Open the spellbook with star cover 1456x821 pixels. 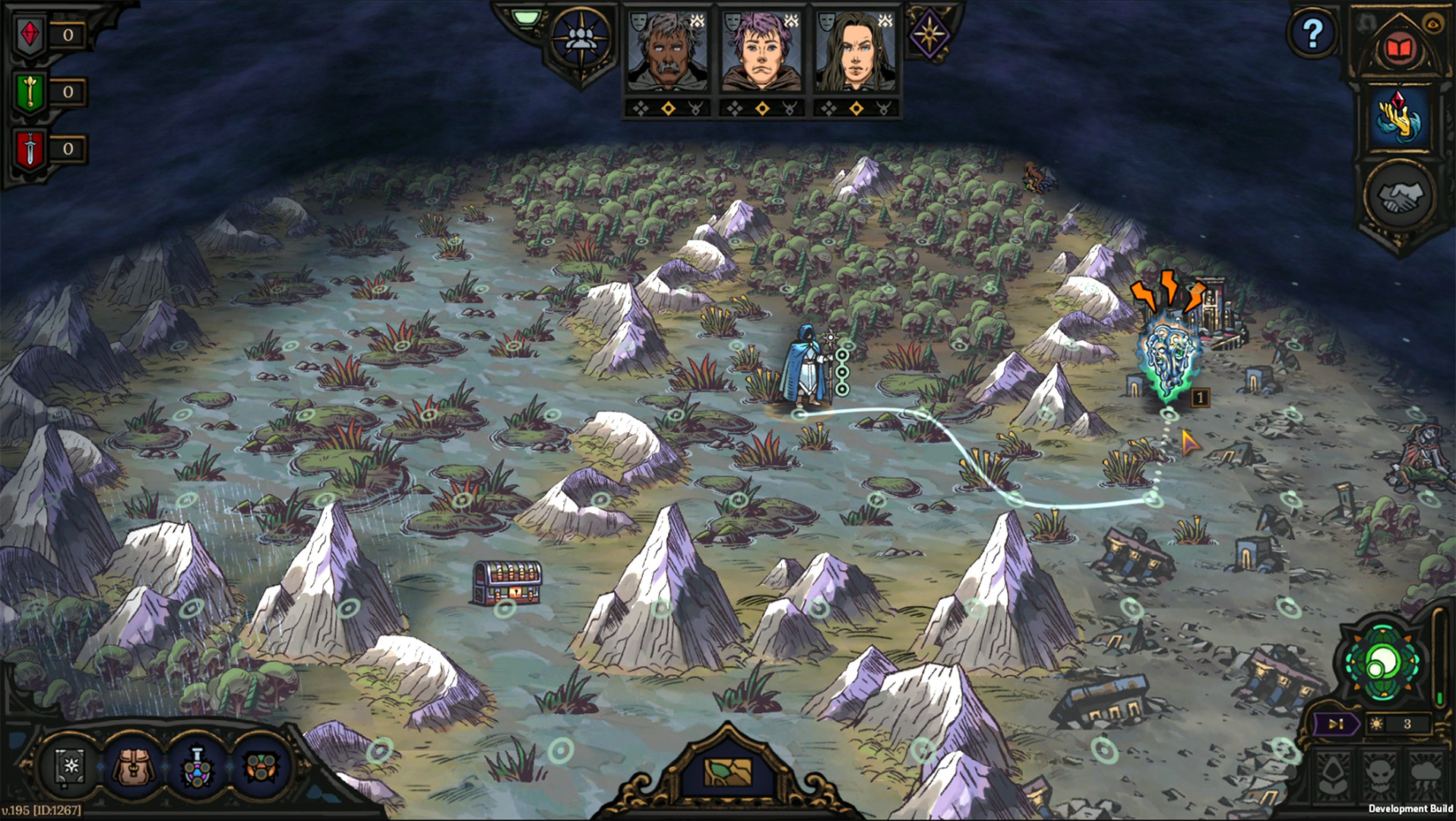click(x=71, y=766)
